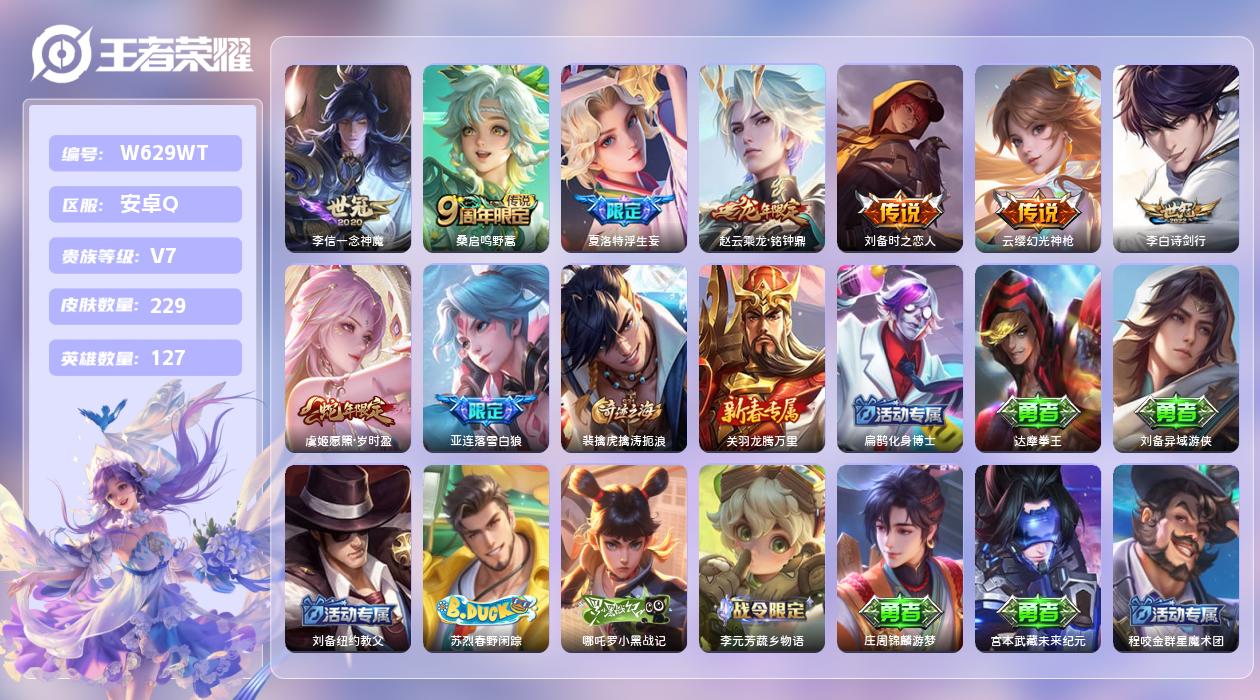Select the 李信一念神魔 skin card

(348, 158)
